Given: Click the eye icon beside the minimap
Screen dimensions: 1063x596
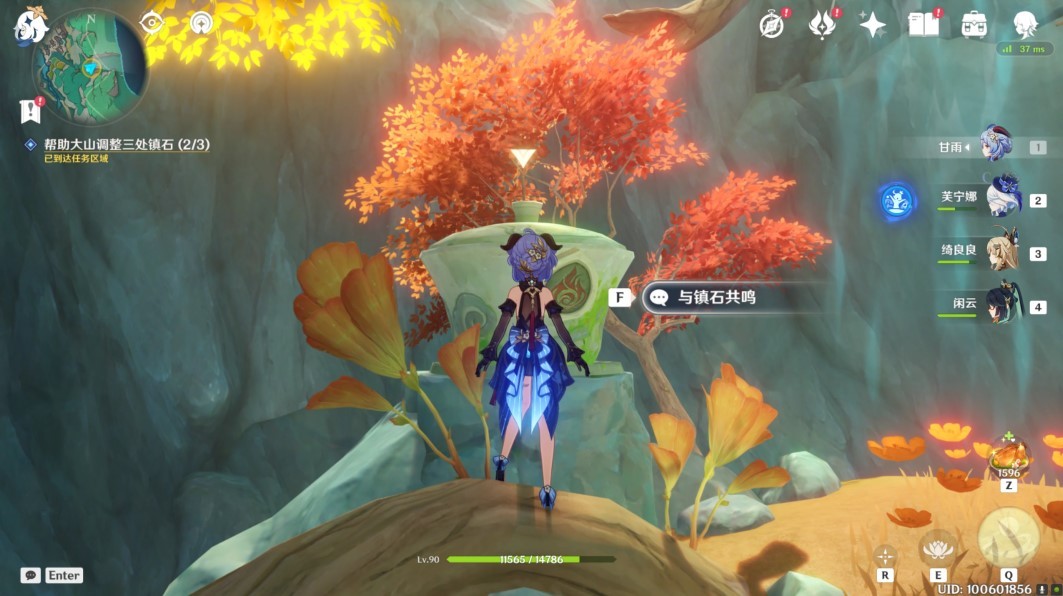Looking at the screenshot, I should [154, 22].
